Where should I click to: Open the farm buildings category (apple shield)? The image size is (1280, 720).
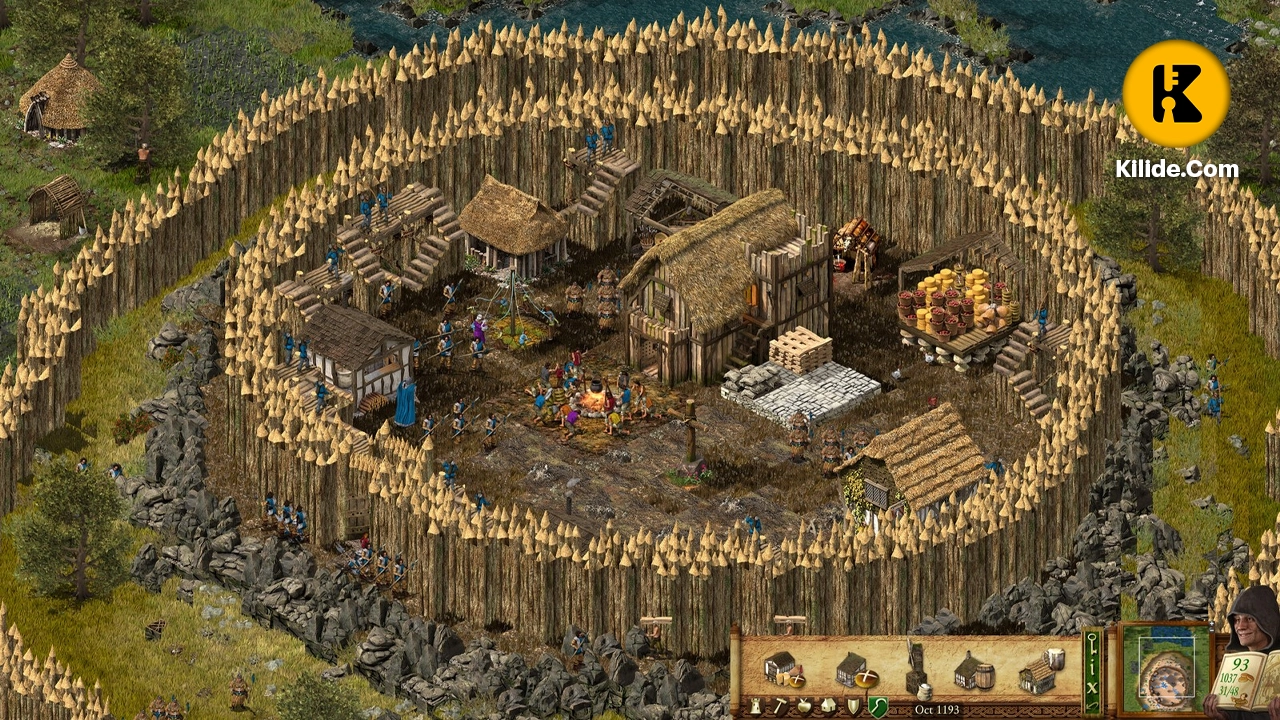(802, 705)
